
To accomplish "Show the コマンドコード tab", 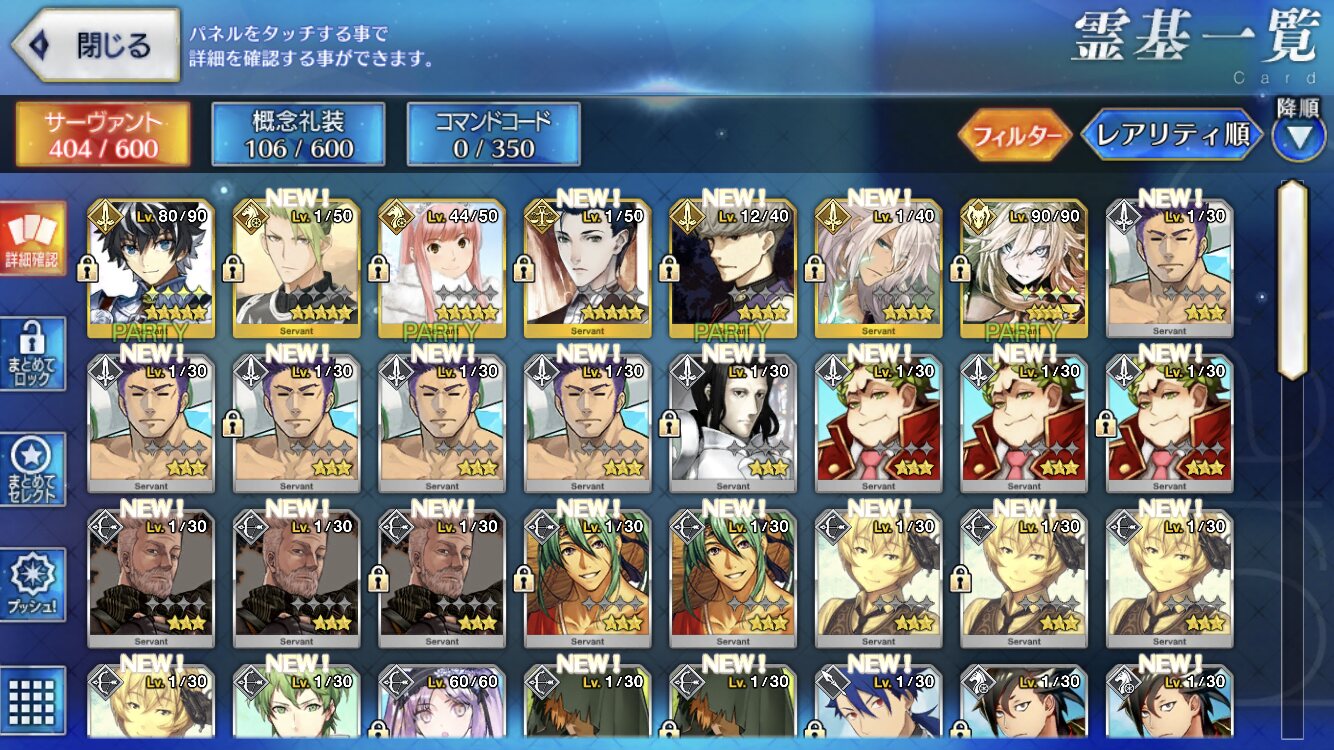I will click(493, 134).
